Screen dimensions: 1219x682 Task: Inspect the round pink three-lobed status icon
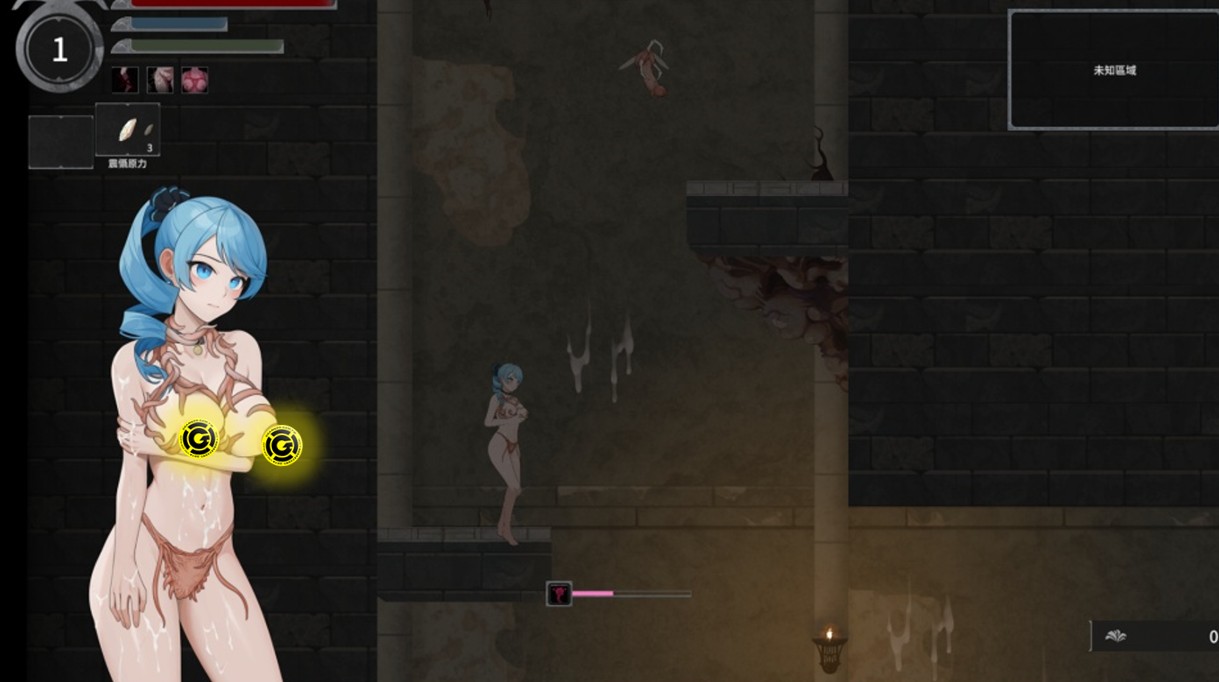click(195, 80)
